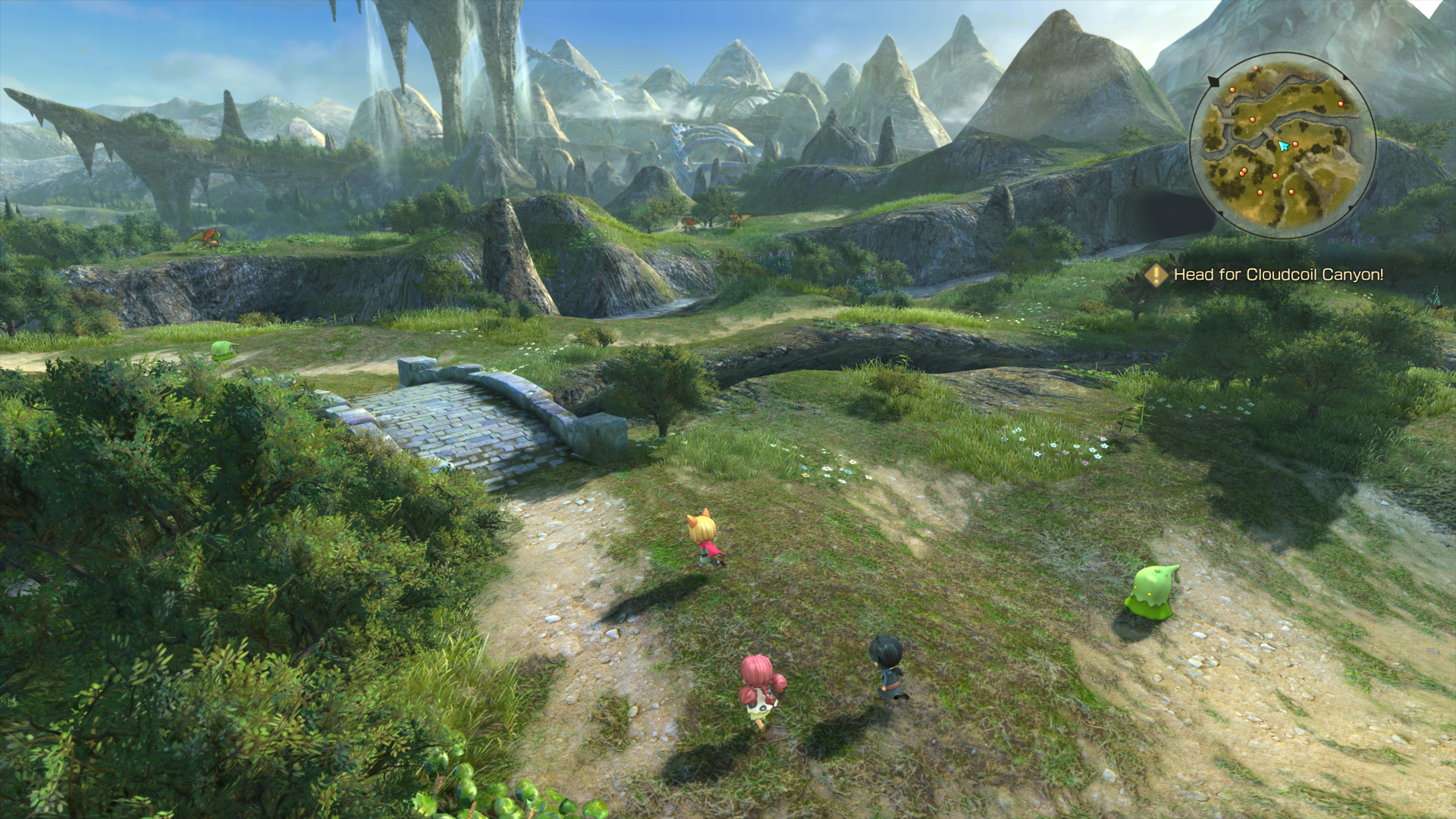This screenshot has height=819, width=1456.
Task: Click the orange collectible dot near the minimap's top
Action: point(1256,68)
